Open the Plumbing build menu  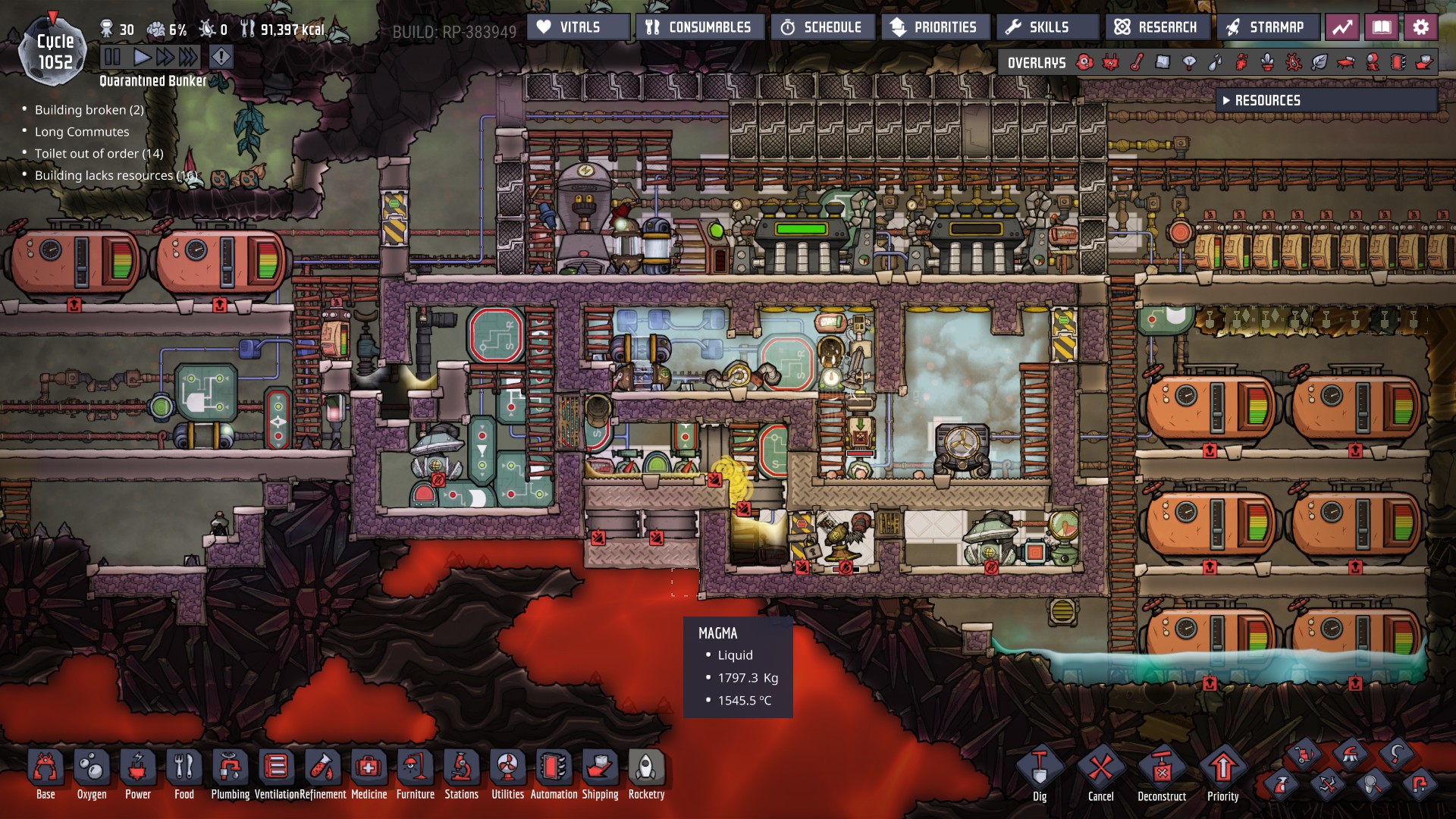pos(230,773)
